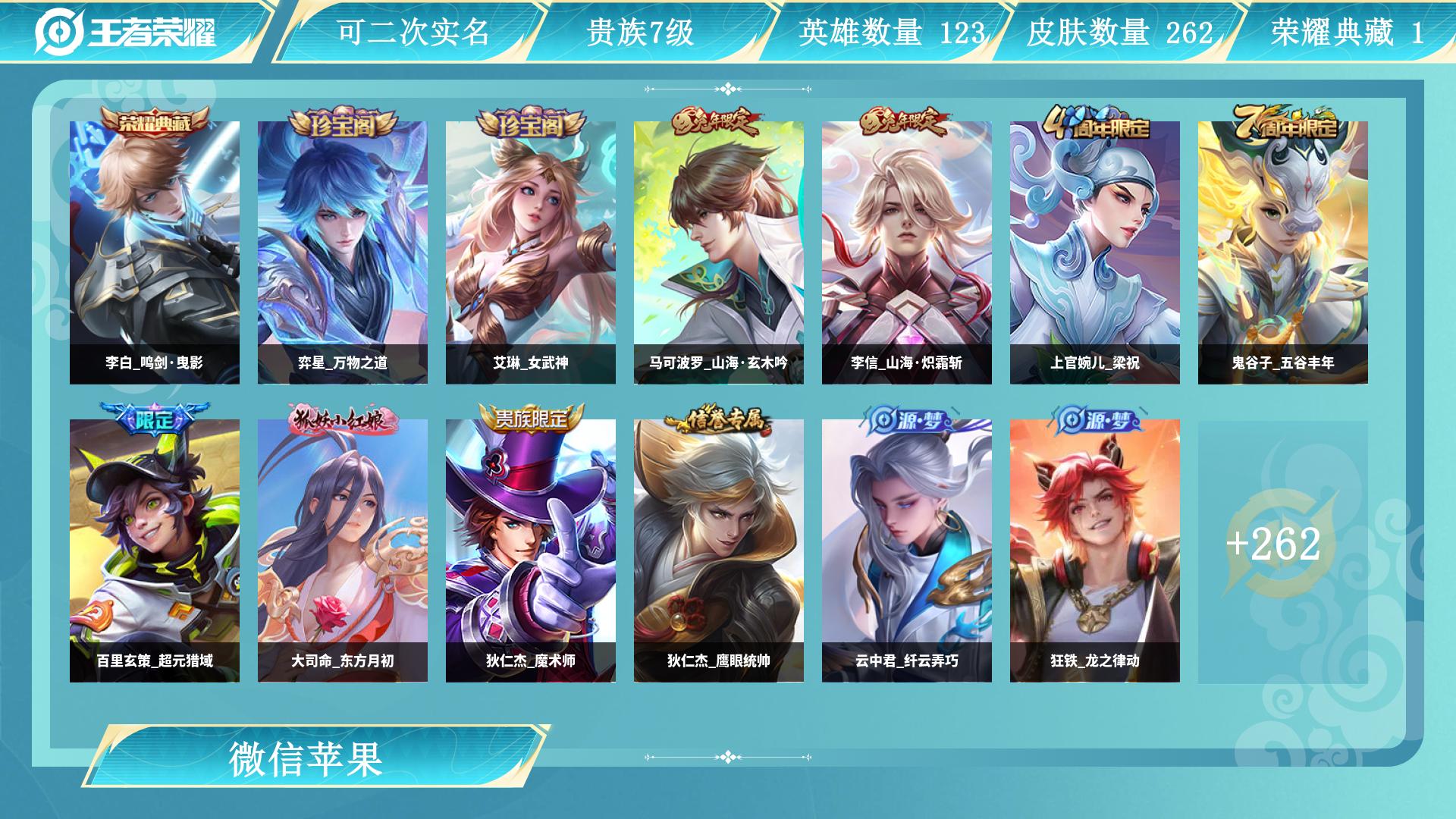Open the 荣耀典藏 tab

point(1347,32)
